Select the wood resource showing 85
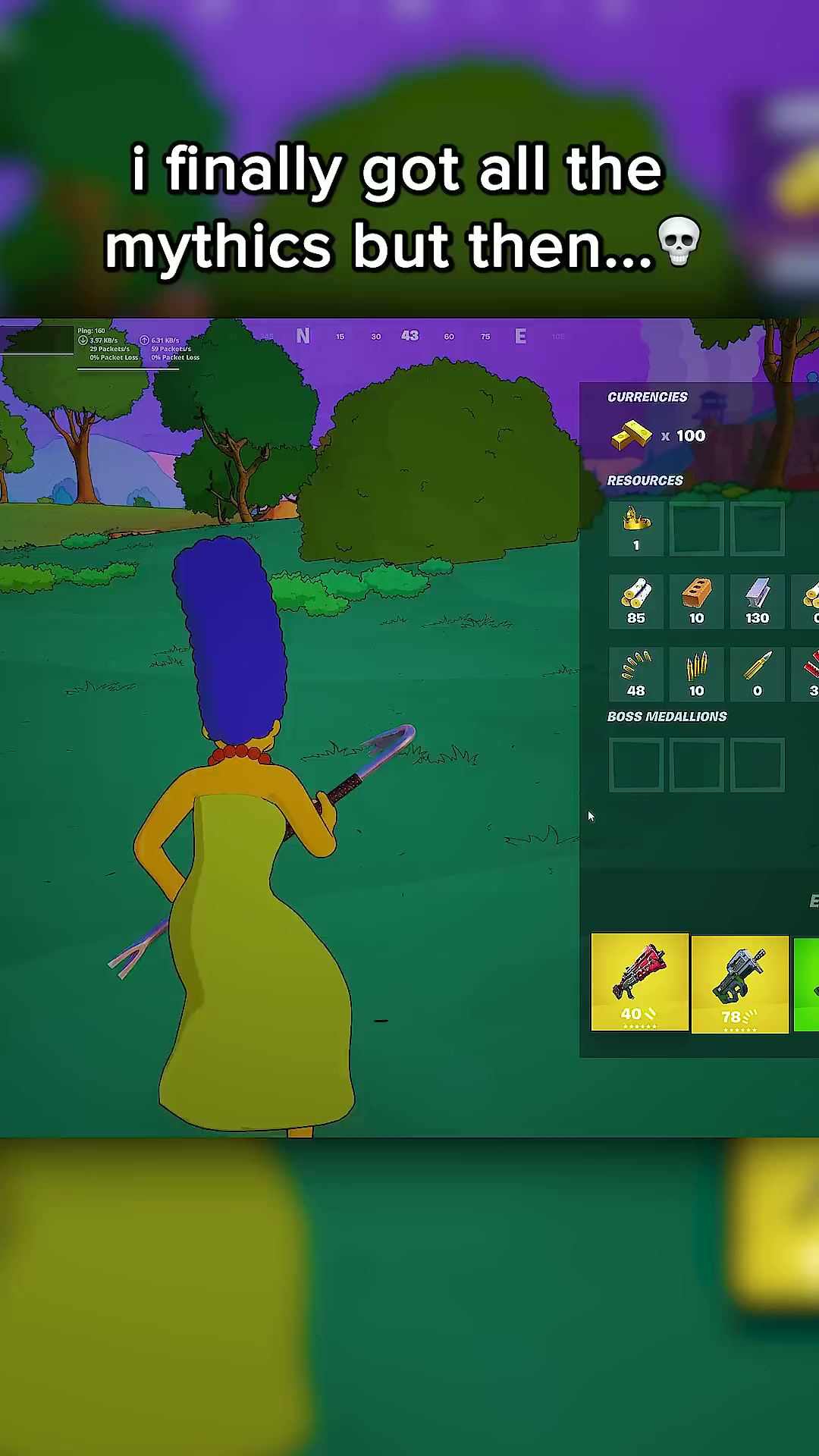 (636, 601)
